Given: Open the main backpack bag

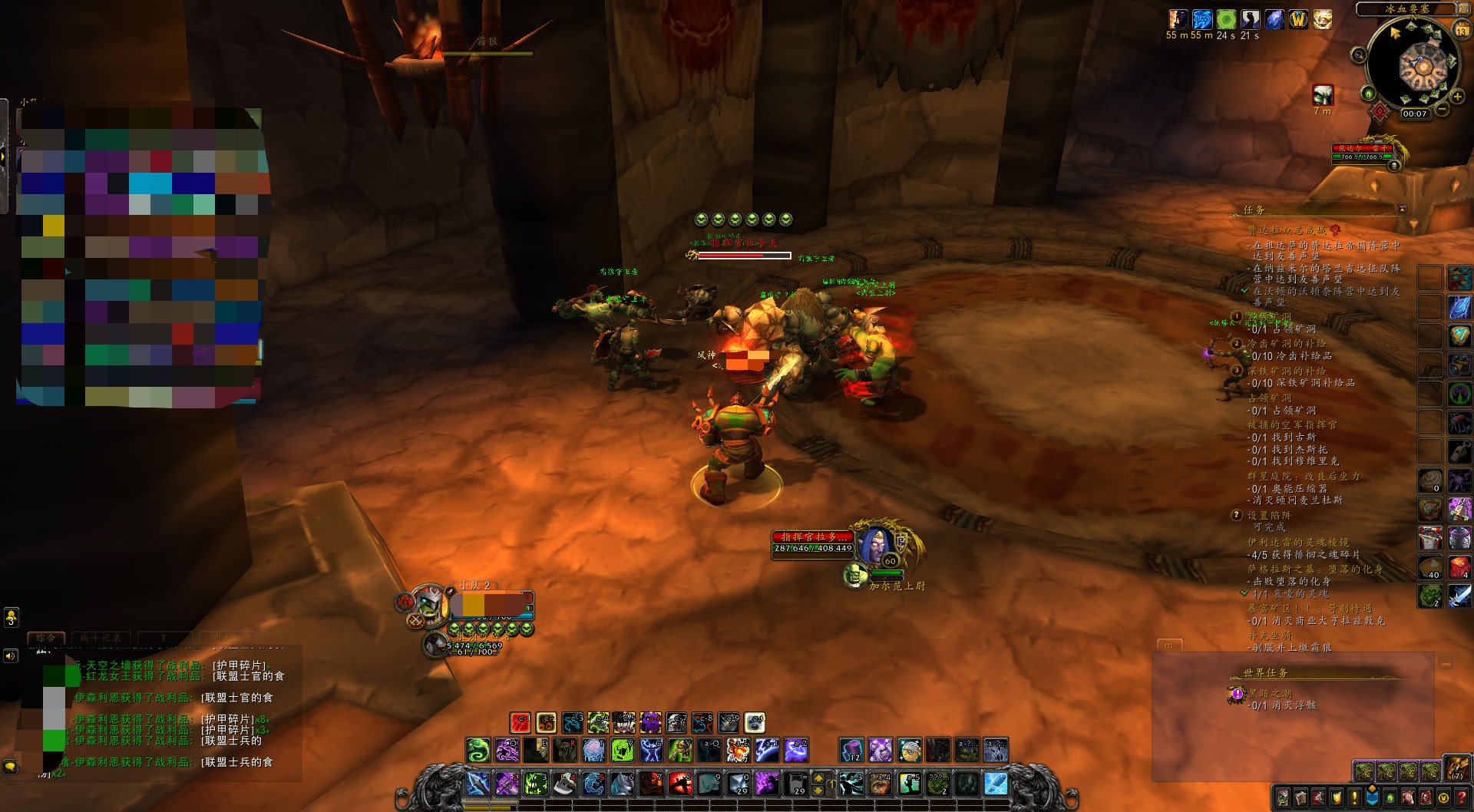Looking at the screenshot, I should [1456, 767].
